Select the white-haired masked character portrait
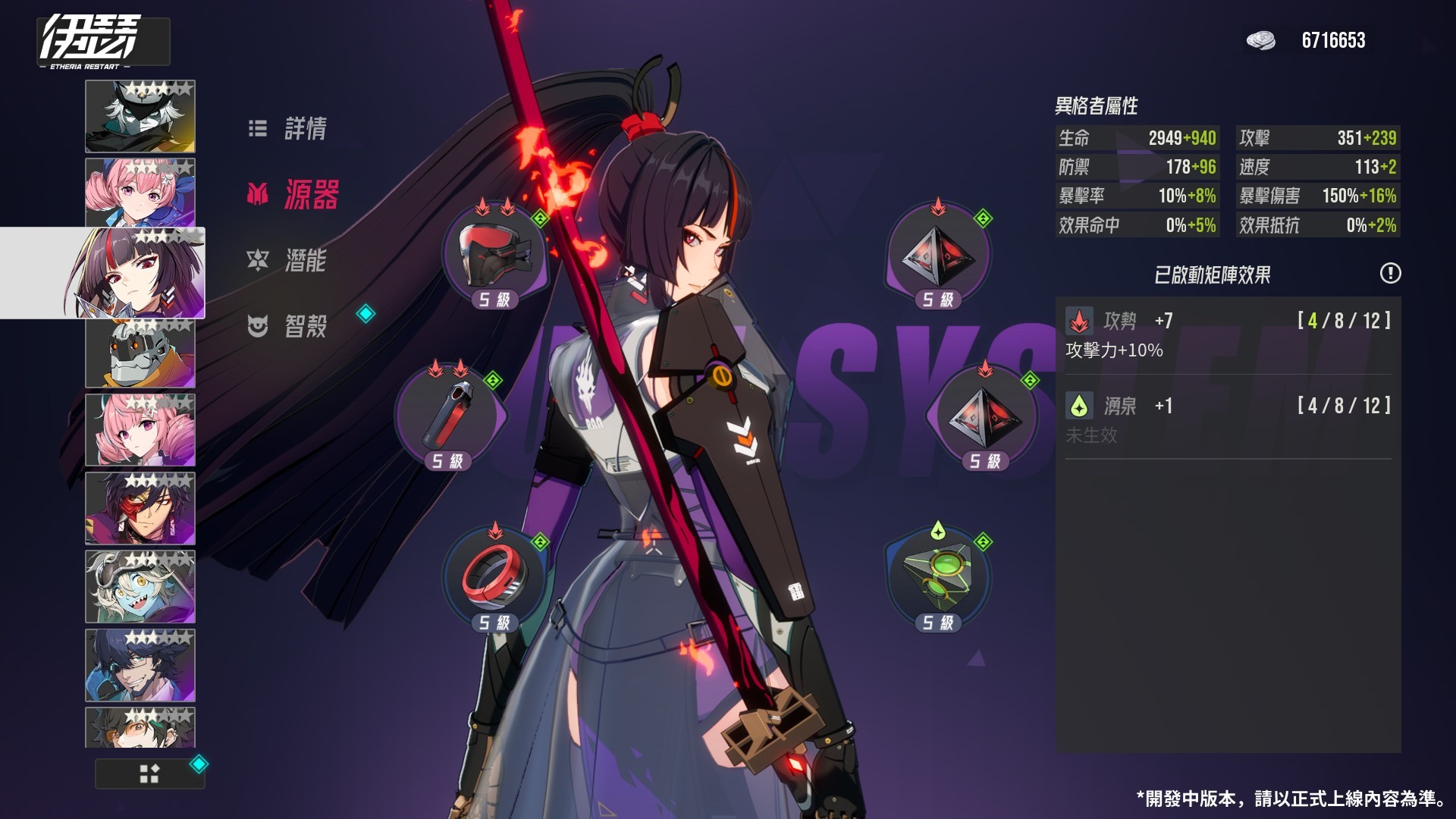 click(x=140, y=117)
